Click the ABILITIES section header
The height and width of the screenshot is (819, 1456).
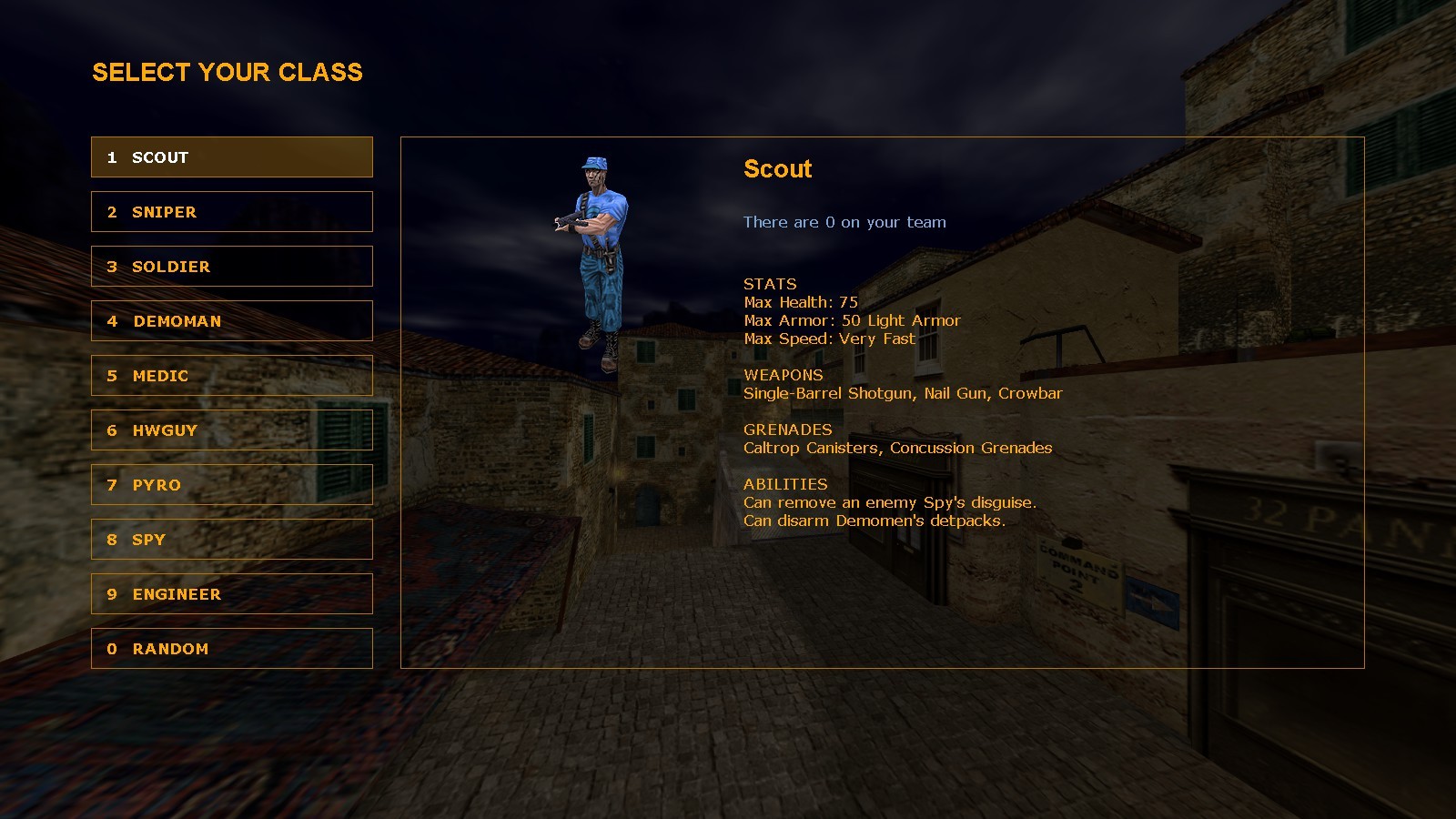[x=784, y=483]
